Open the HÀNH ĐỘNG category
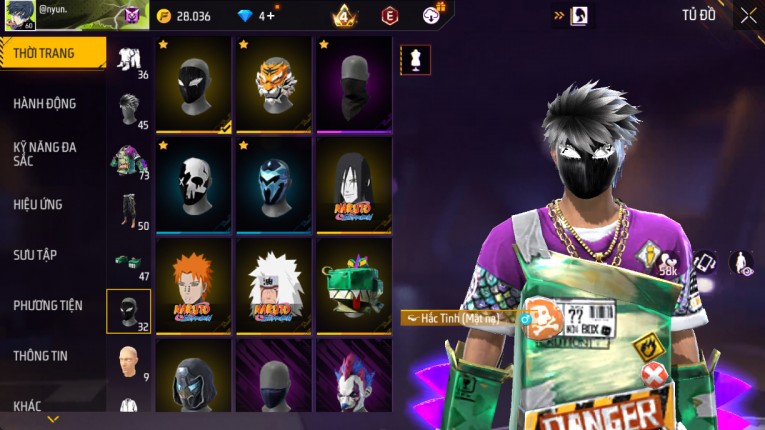 (x=45, y=103)
